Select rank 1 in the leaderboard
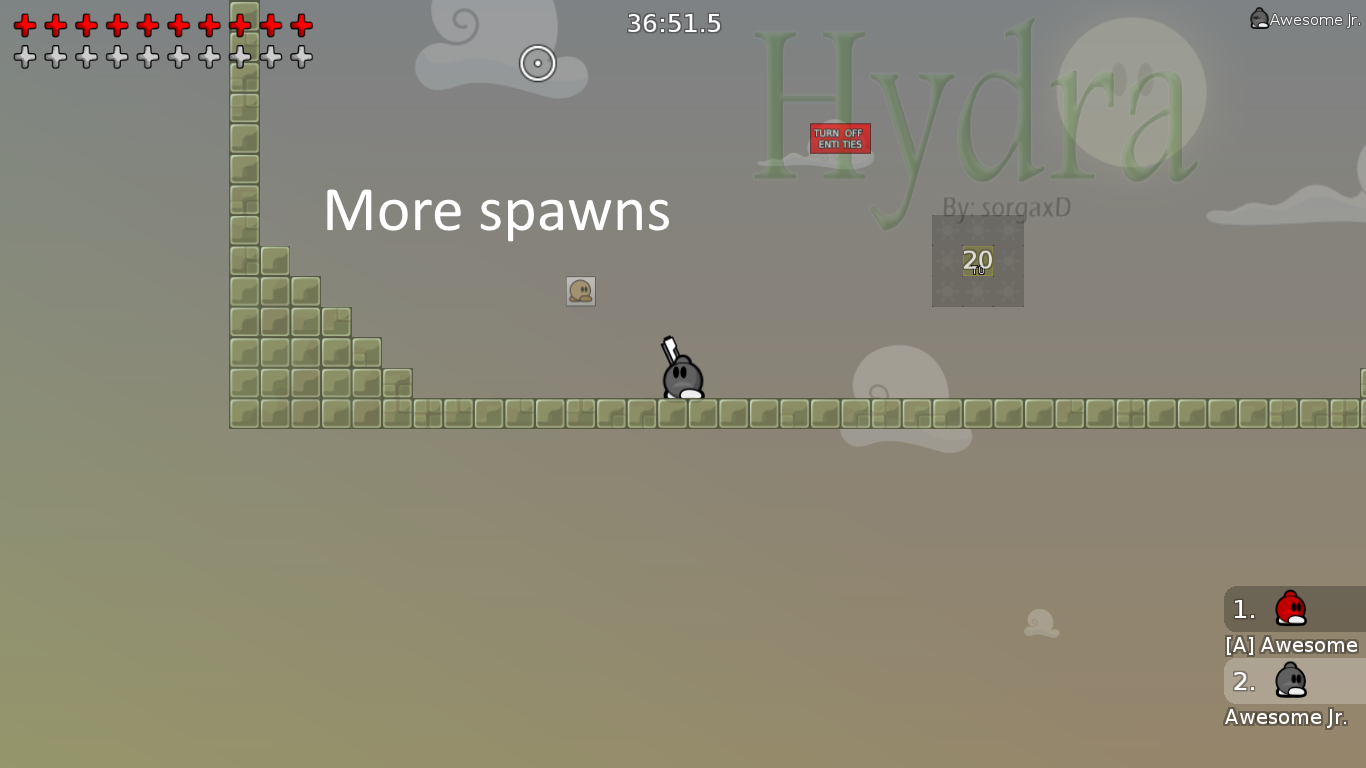Image resolution: width=1366 pixels, height=768 pixels. [1242, 609]
